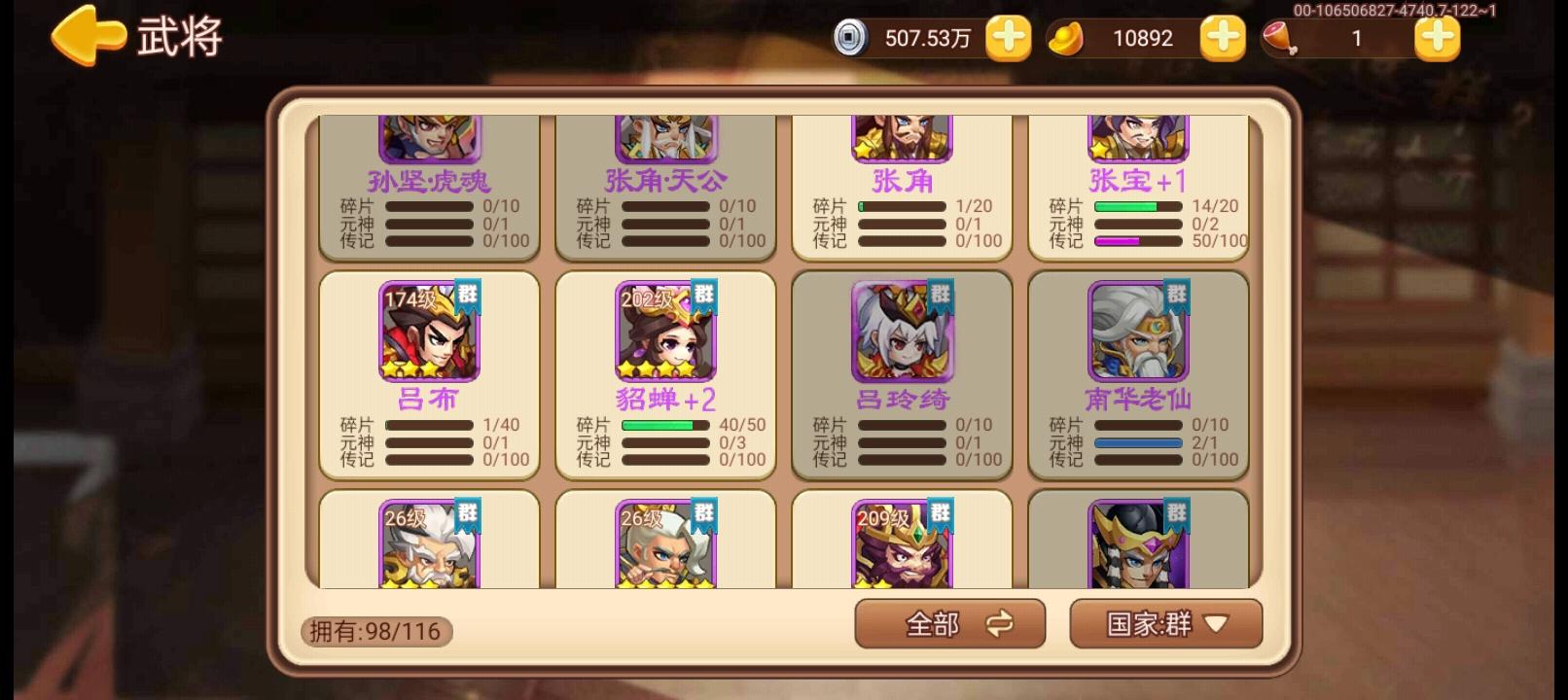The height and width of the screenshot is (700, 1568).
Task: Tap the gold ingot currency icon
Action: 1068,38
